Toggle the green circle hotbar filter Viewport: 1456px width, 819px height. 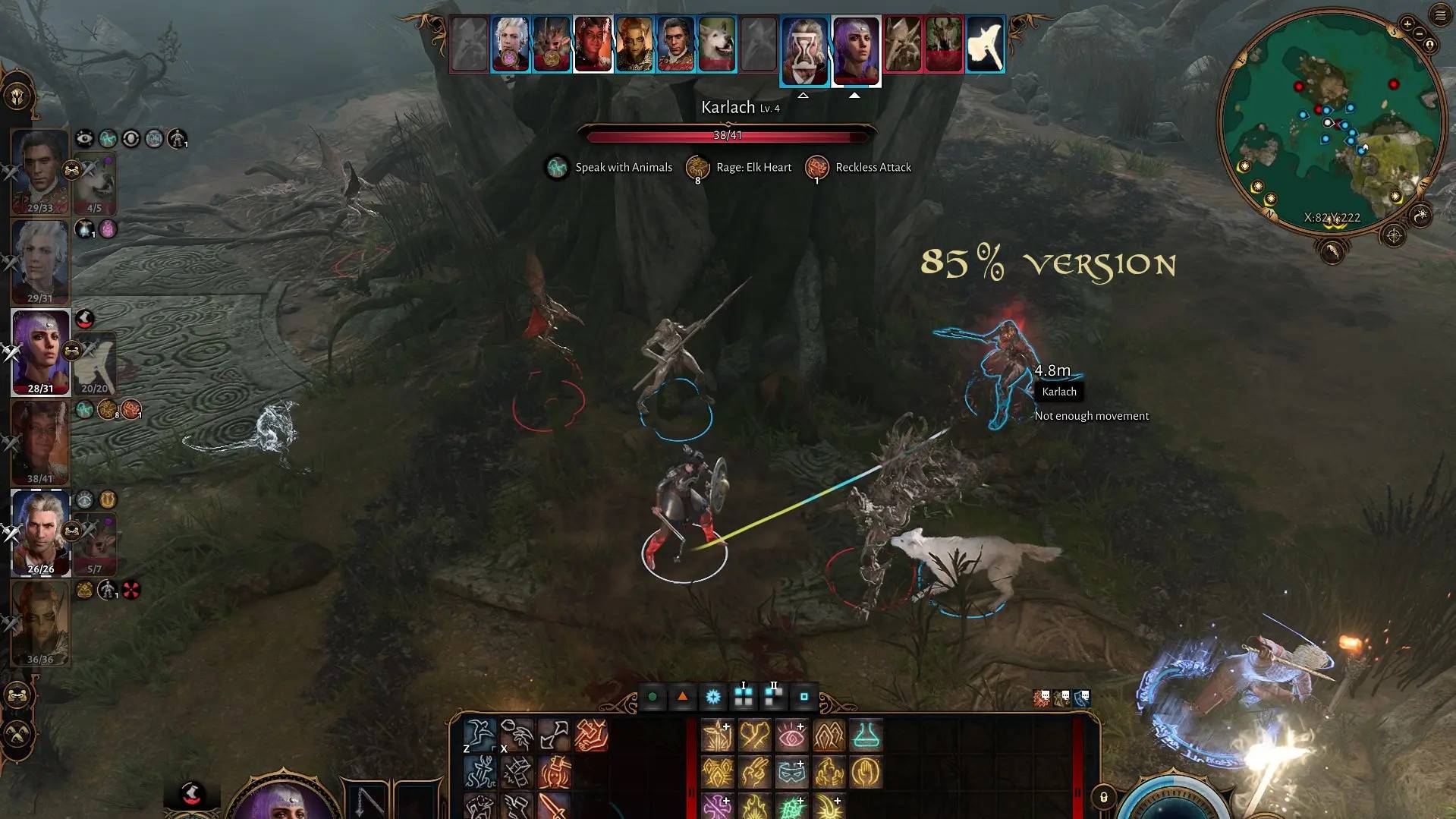[x=652, y=696]
